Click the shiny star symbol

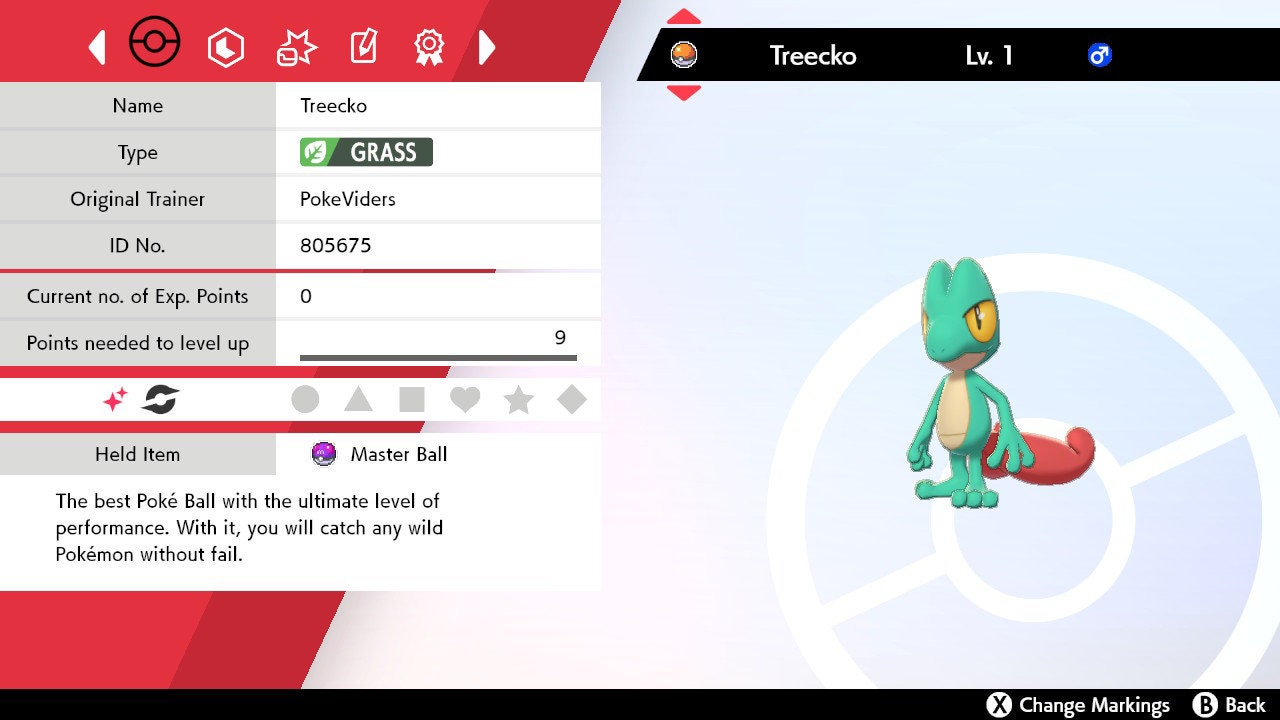pos(113,399)
